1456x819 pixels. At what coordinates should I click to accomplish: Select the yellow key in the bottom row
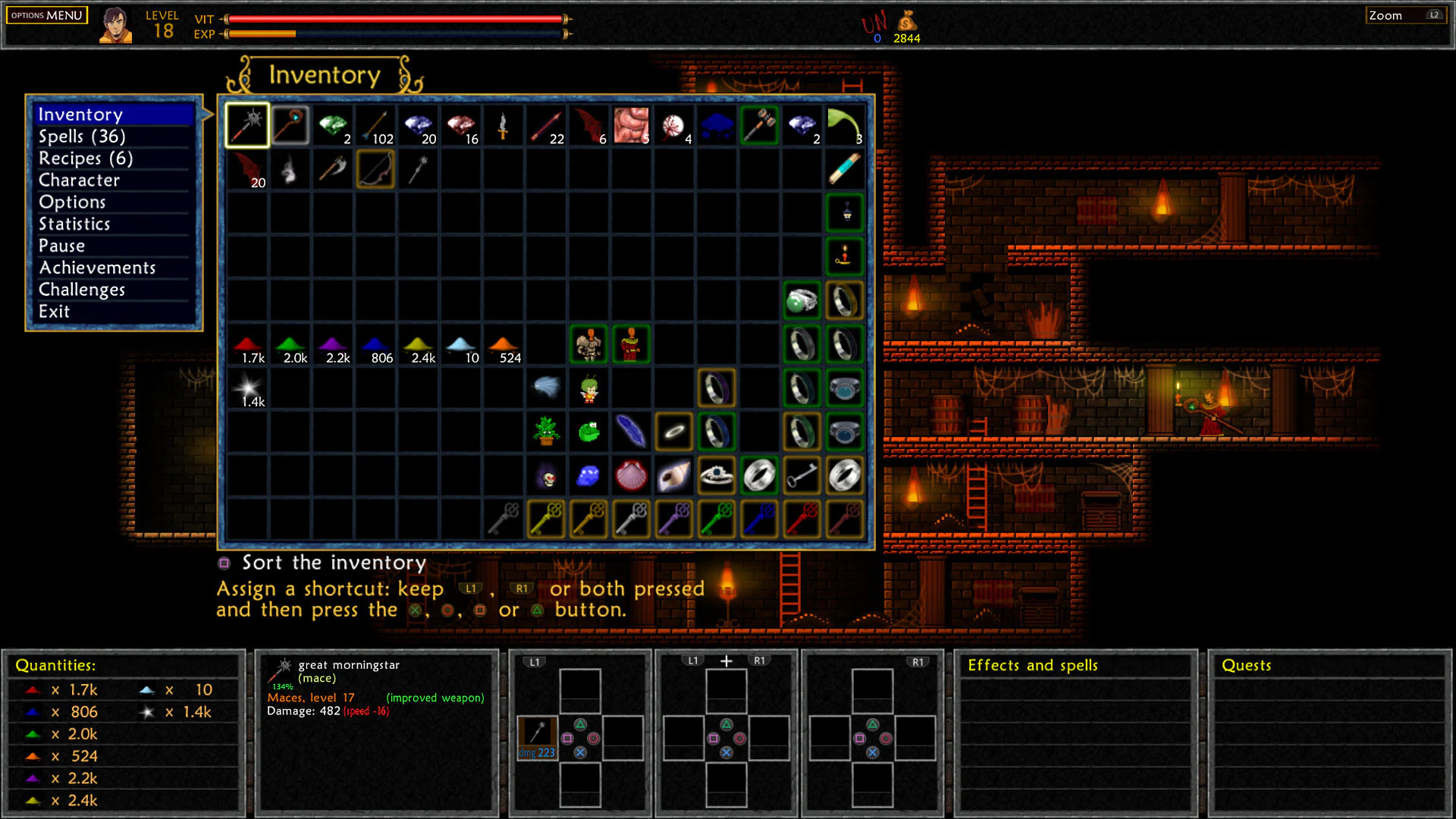coord(545,519)
